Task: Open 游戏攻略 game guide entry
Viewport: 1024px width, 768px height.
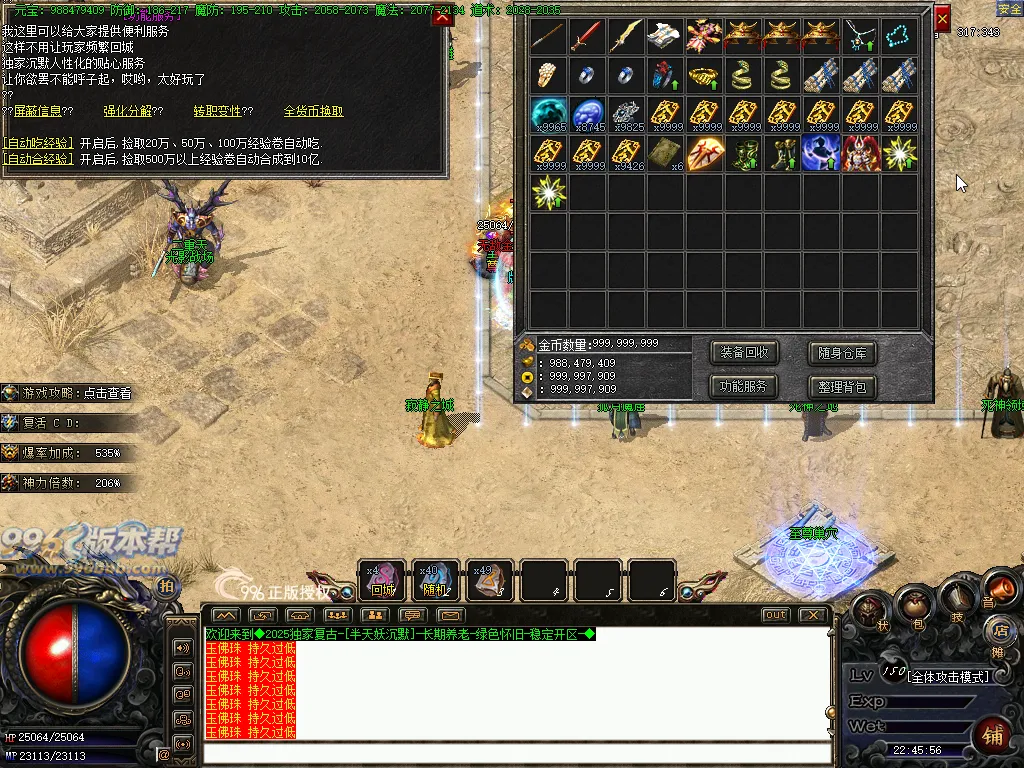Action: (76, 393)
